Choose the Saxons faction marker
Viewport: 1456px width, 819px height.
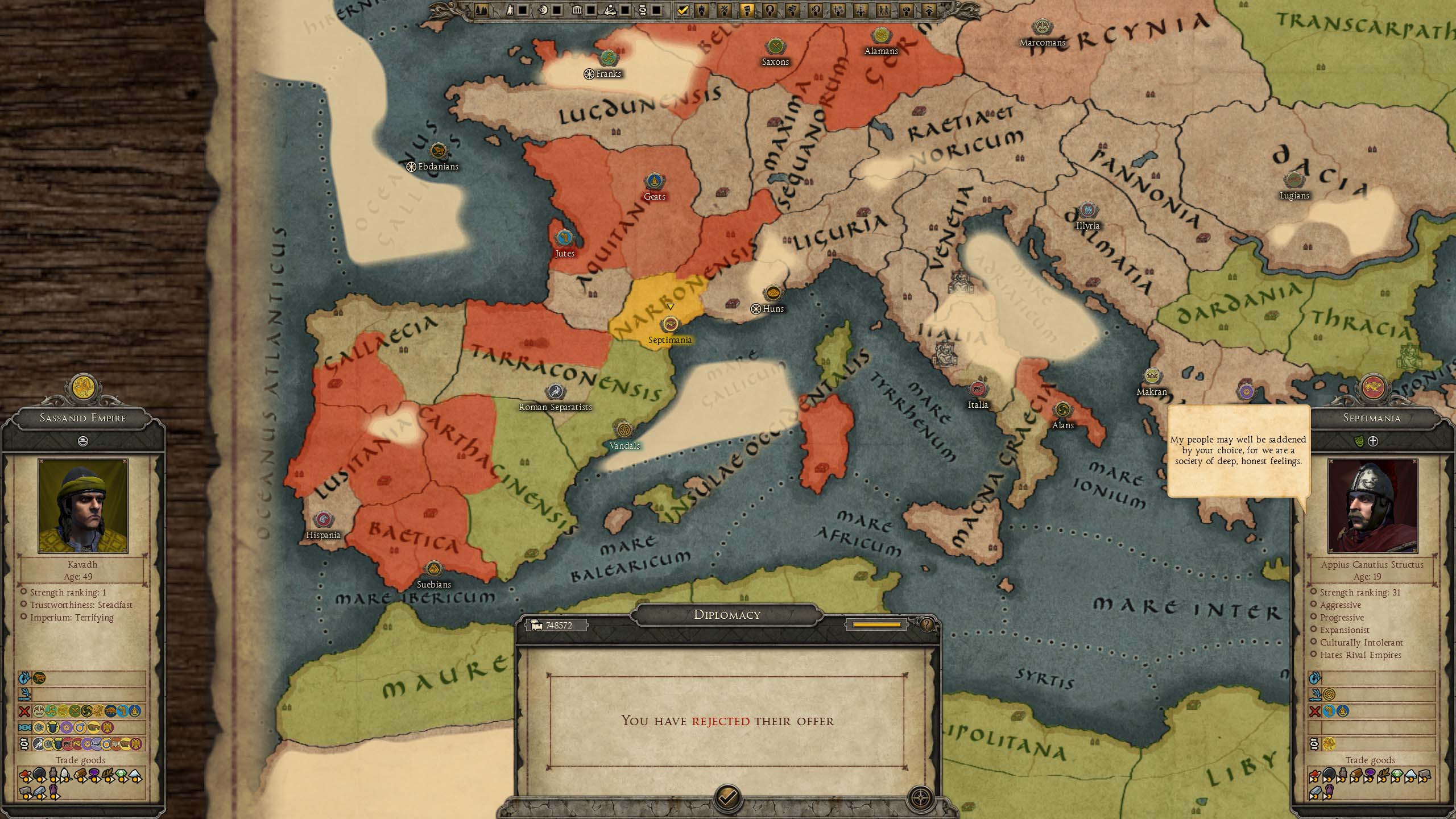tap(775, 47)
